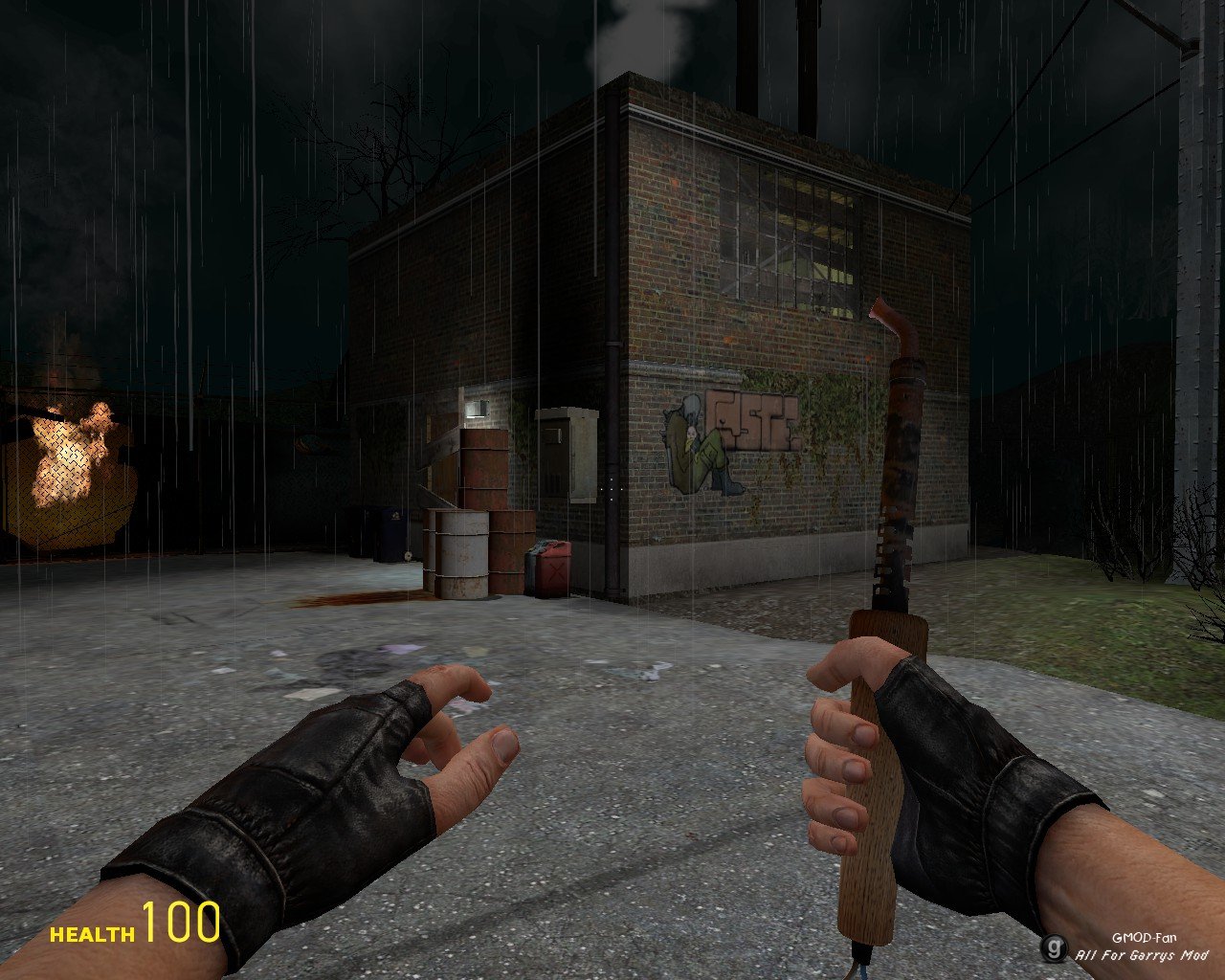Click the GMOD-Fan "g" logo watermark

[x=1055, y=949]
